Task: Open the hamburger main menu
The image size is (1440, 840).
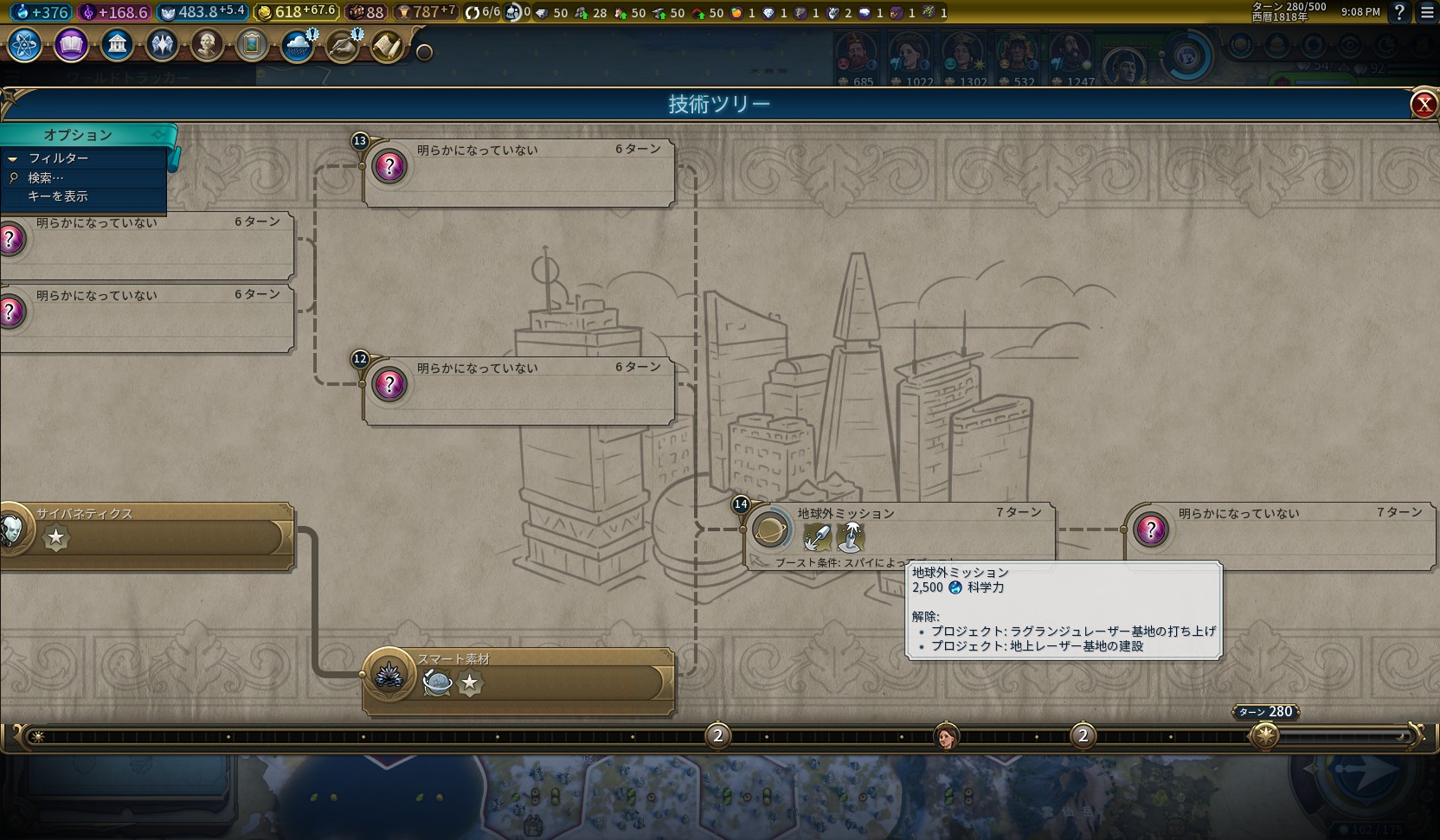Action: point(1427,12)
